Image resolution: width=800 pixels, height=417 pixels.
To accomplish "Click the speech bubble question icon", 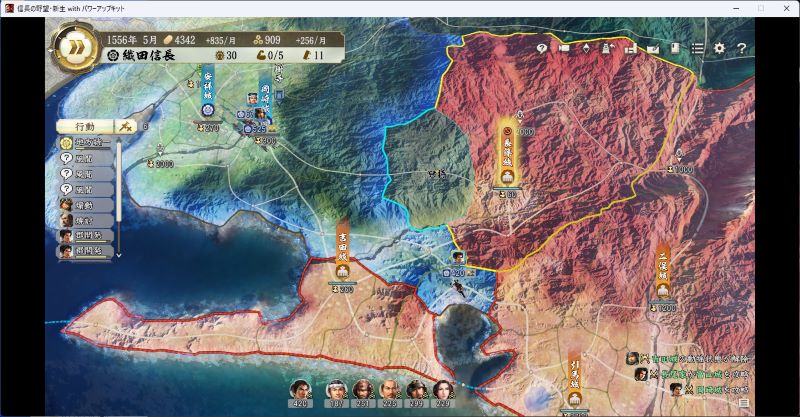I will tap(542, 48).
